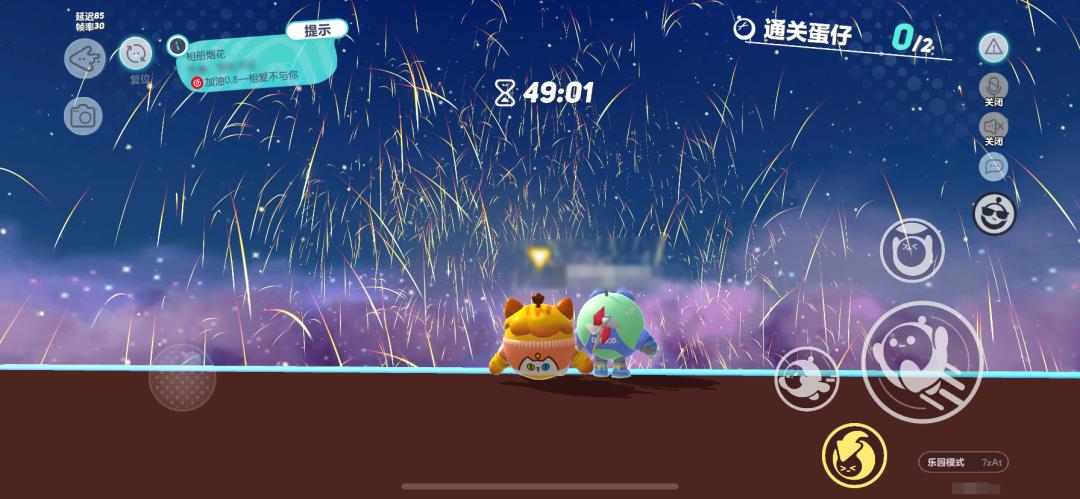Viewport: 1080px width, 499px height.
Task: Tap the fish-shaped back button
Action: [85, 58]
